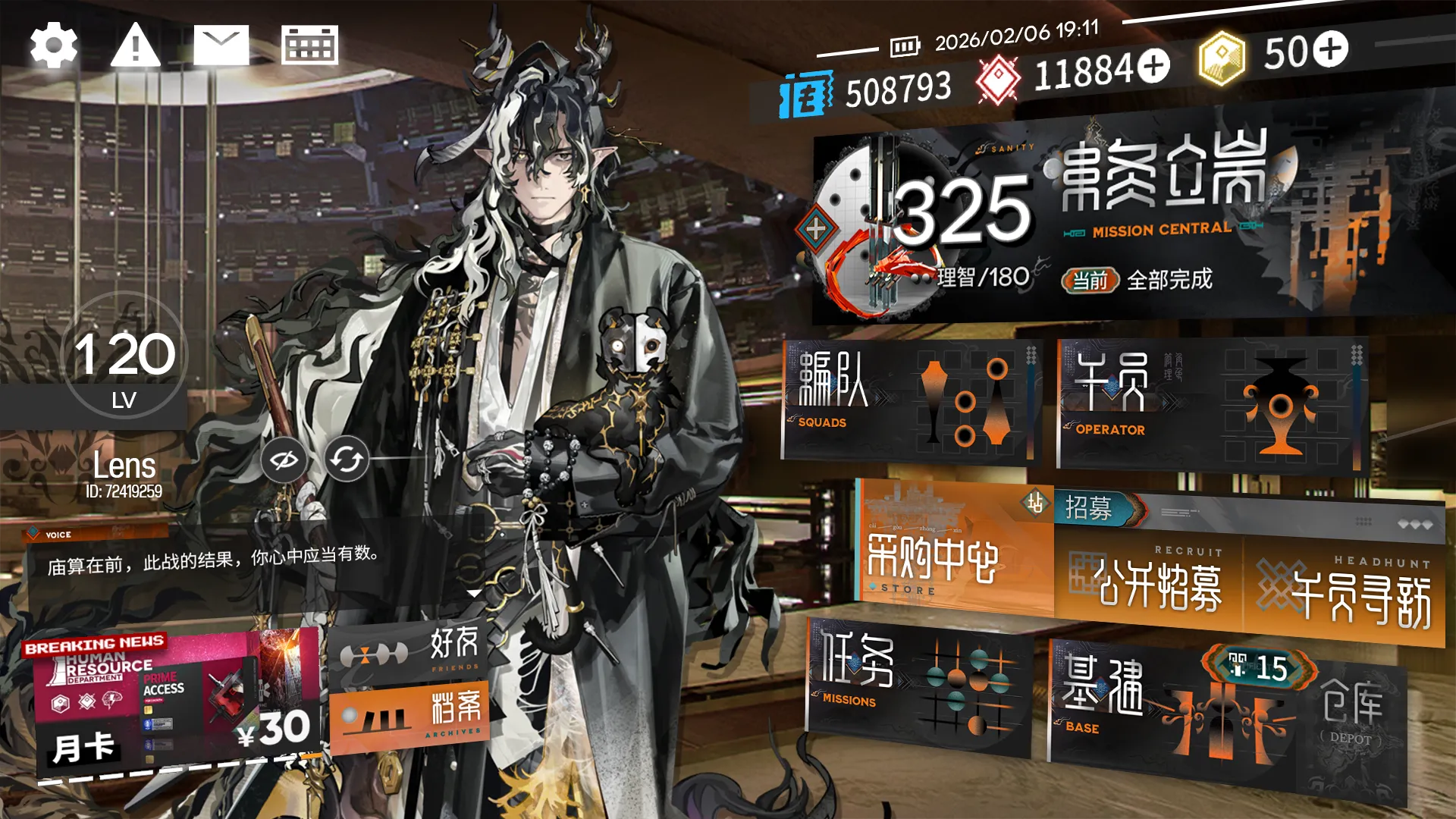The height and width of the screenshot is (819, 1456).
Task: Add more Orundum with the plus button
Action: click(x=1153, y=66)
